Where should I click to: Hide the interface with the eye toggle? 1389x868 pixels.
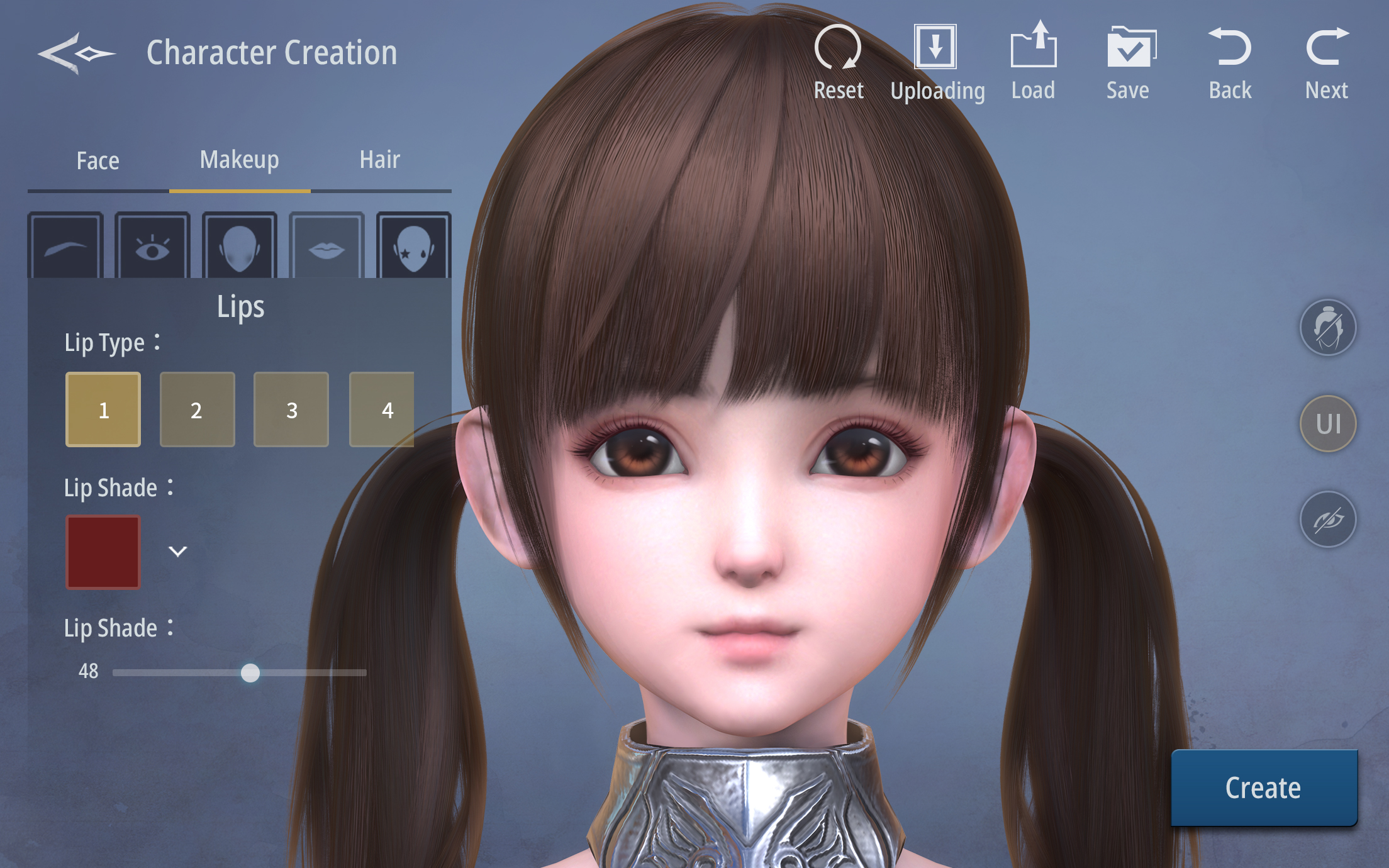point(1327,519)
